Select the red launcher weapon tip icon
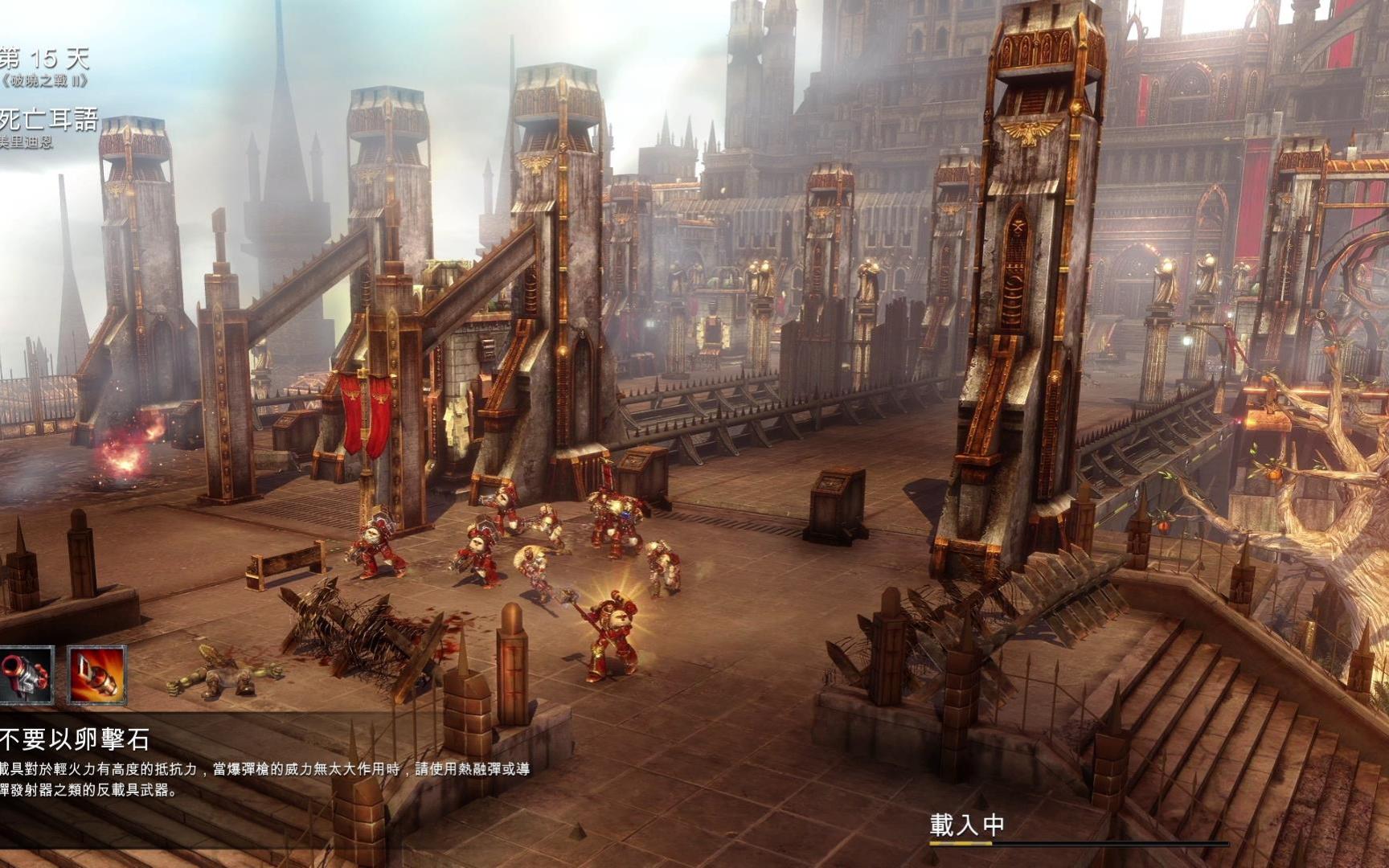This screenshot has height=868, width=1389. (26, 675)
